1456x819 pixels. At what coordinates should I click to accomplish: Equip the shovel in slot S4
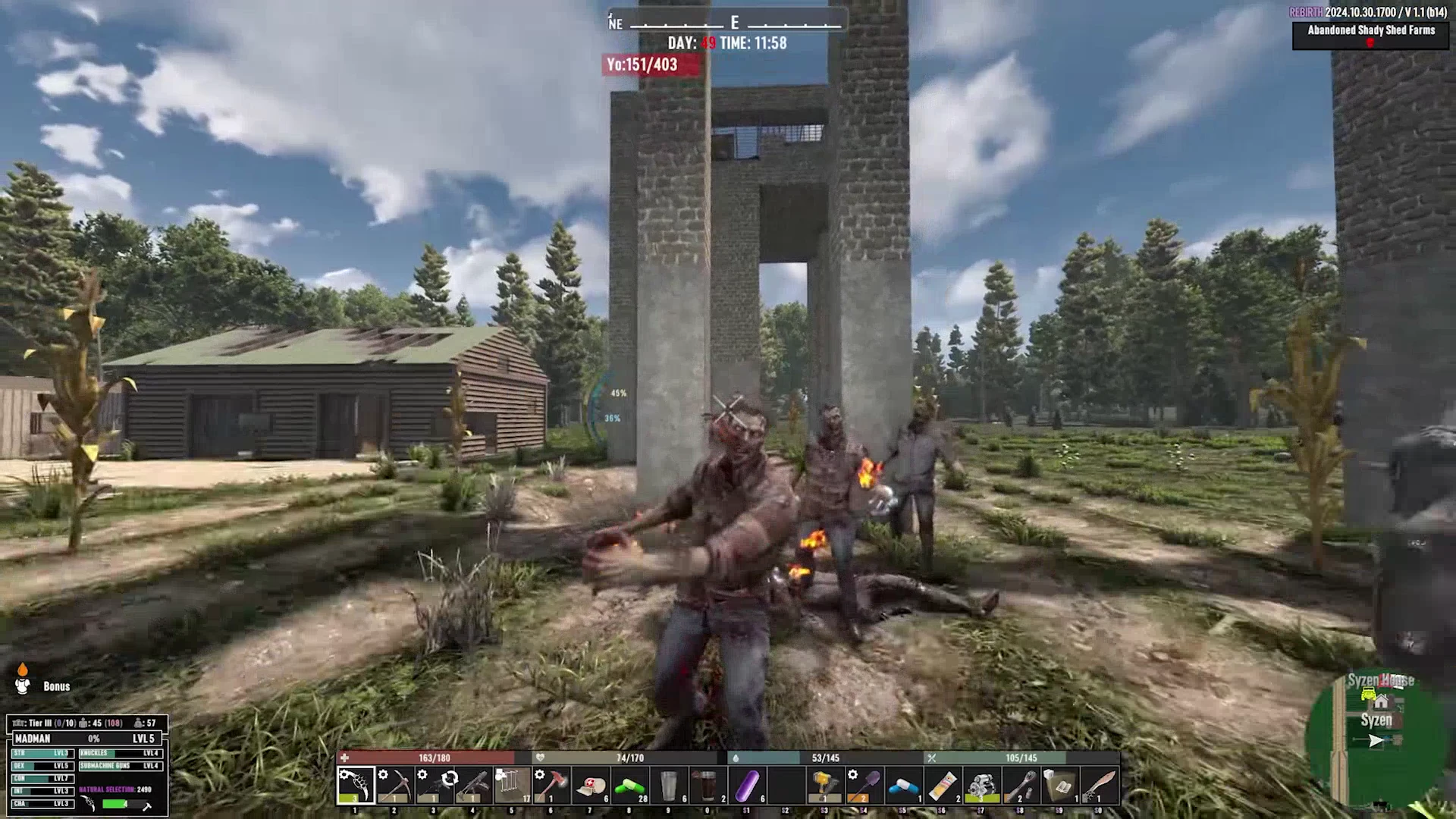pos(864,783)
